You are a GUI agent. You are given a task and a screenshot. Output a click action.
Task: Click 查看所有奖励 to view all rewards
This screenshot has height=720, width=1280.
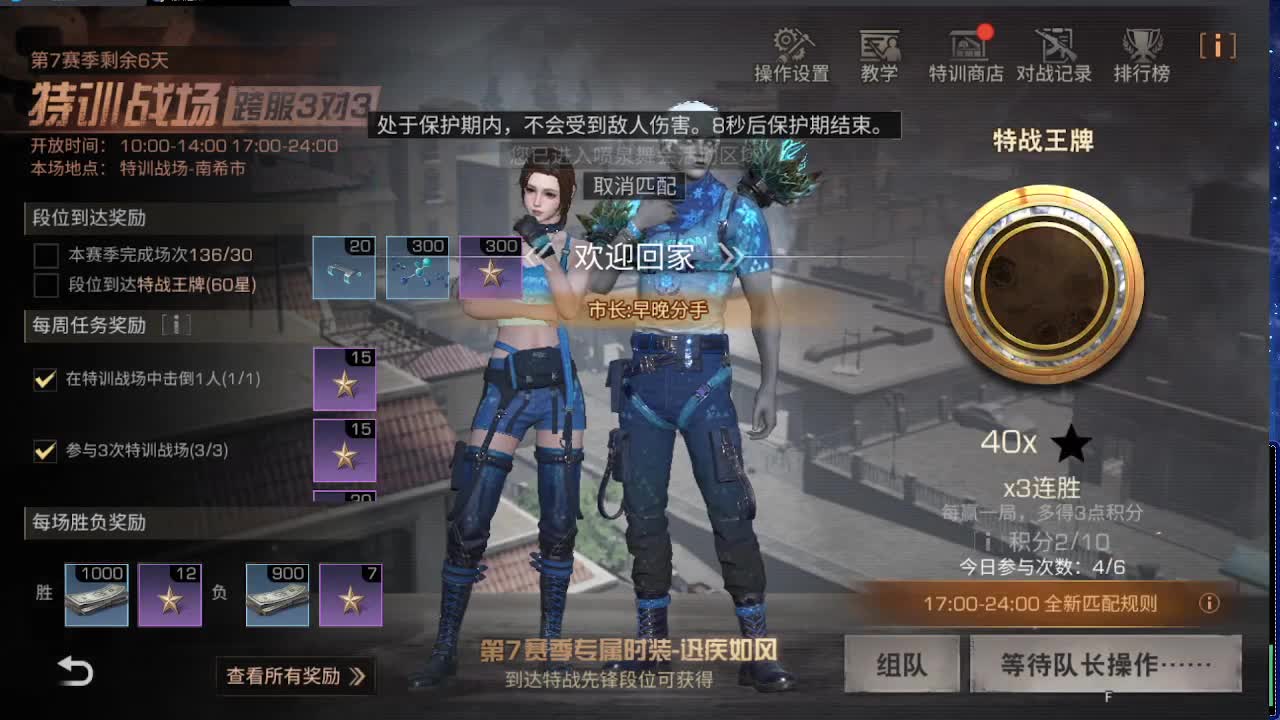(x=295, y=676)
